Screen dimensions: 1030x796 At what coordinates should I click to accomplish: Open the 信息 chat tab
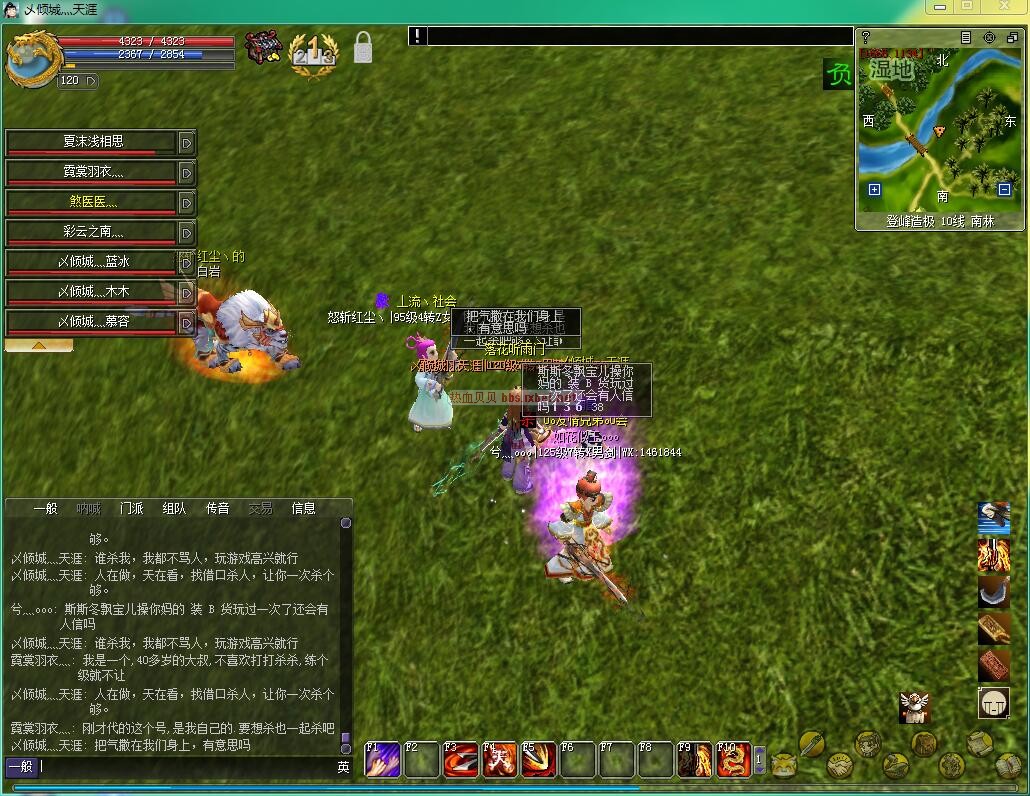(x=303, y=508)
